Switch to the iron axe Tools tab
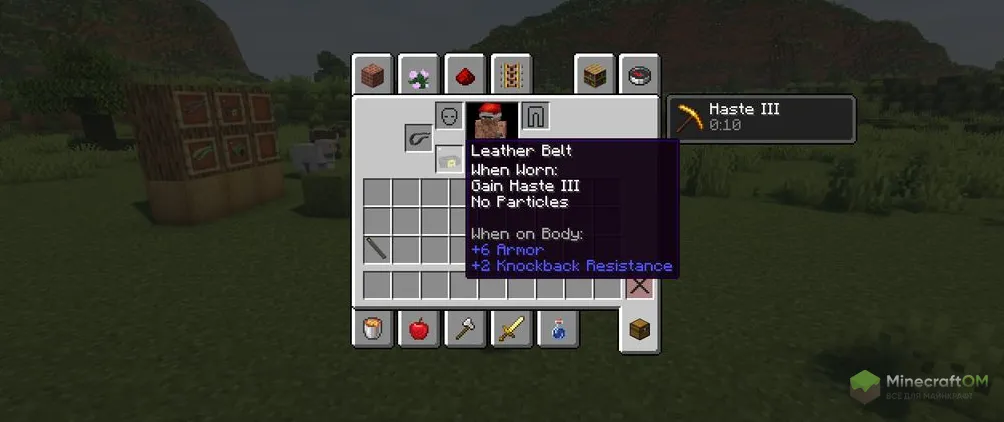Viewport: 1004px width, 422px height. coord(465,328)
